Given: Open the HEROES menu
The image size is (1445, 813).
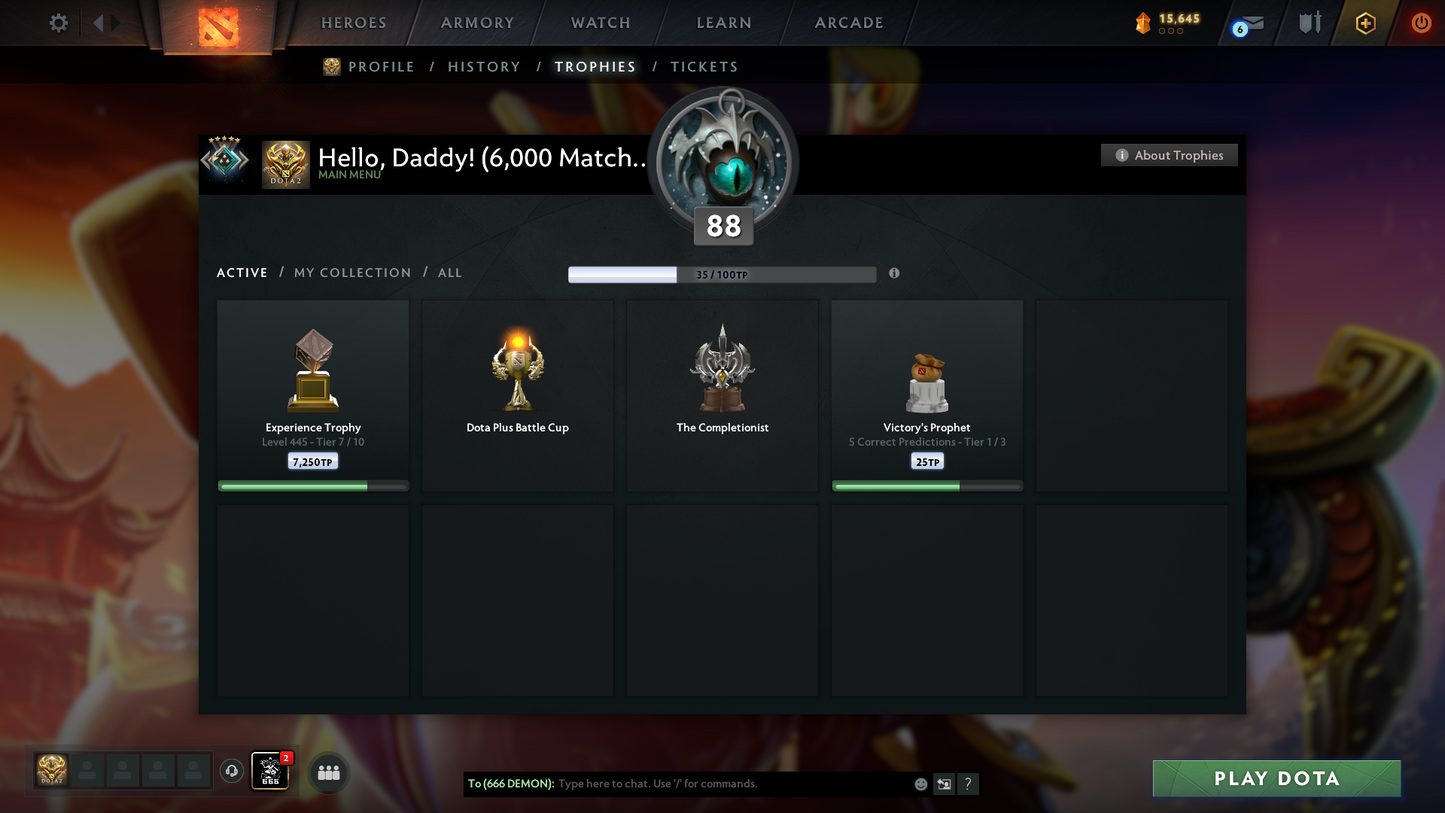Looking at the screenshot, I should tap(352, 22).
